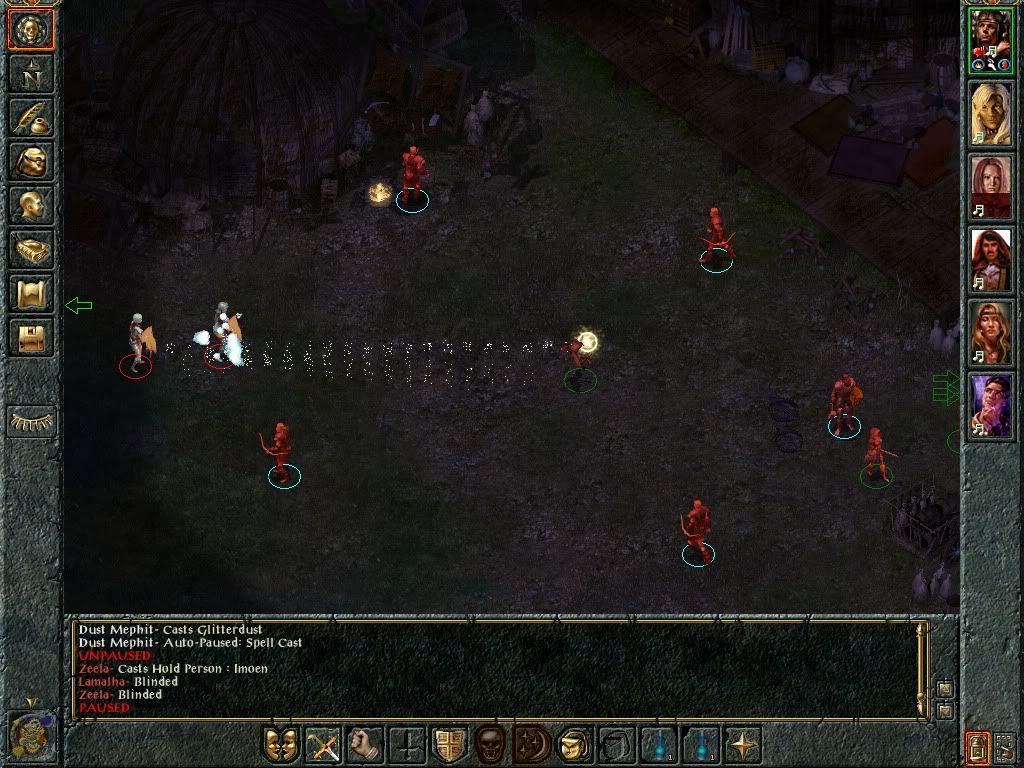Open the journal quill and inkwell icon
This screenshot has width=1024, height=768.
[x=30, y=117]
